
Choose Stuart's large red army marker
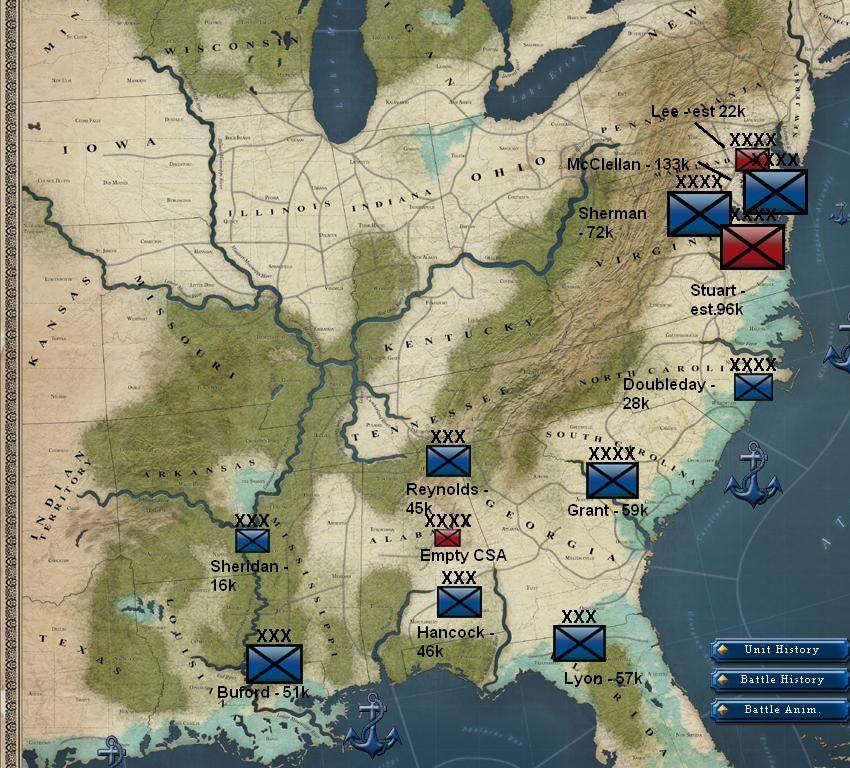click(x=752, y=246)
